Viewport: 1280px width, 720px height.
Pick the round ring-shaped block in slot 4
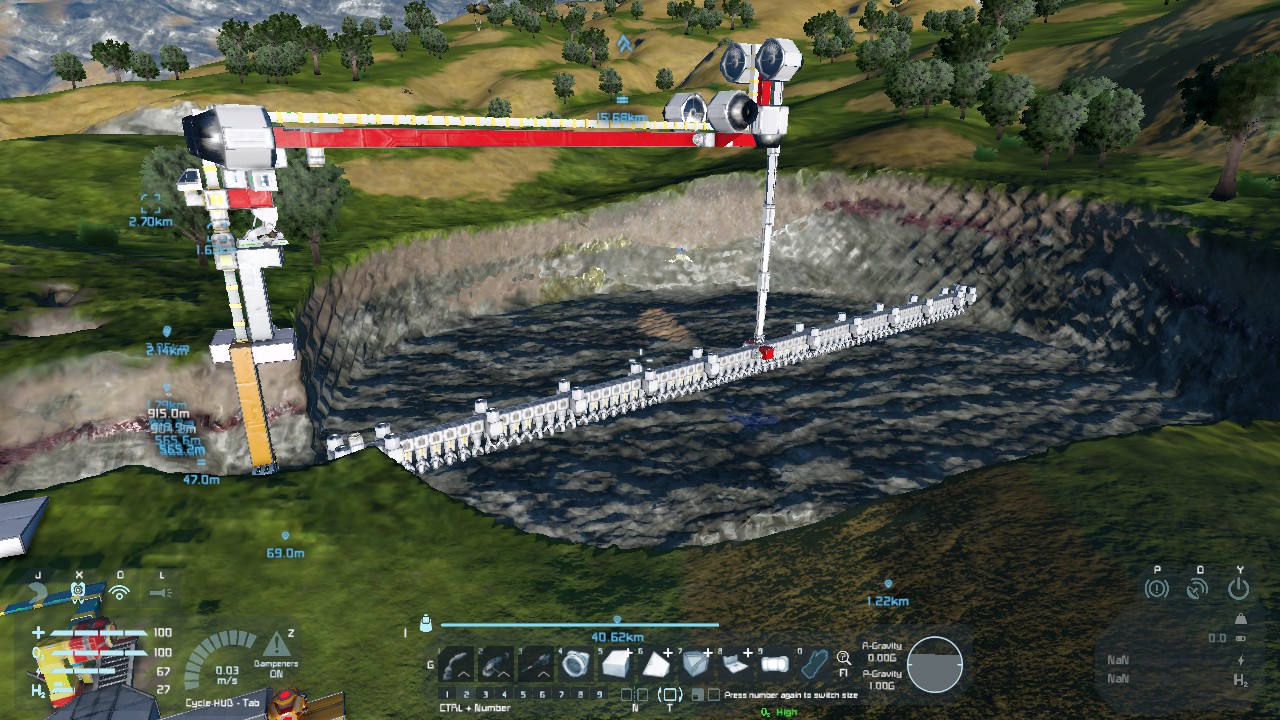575,663
